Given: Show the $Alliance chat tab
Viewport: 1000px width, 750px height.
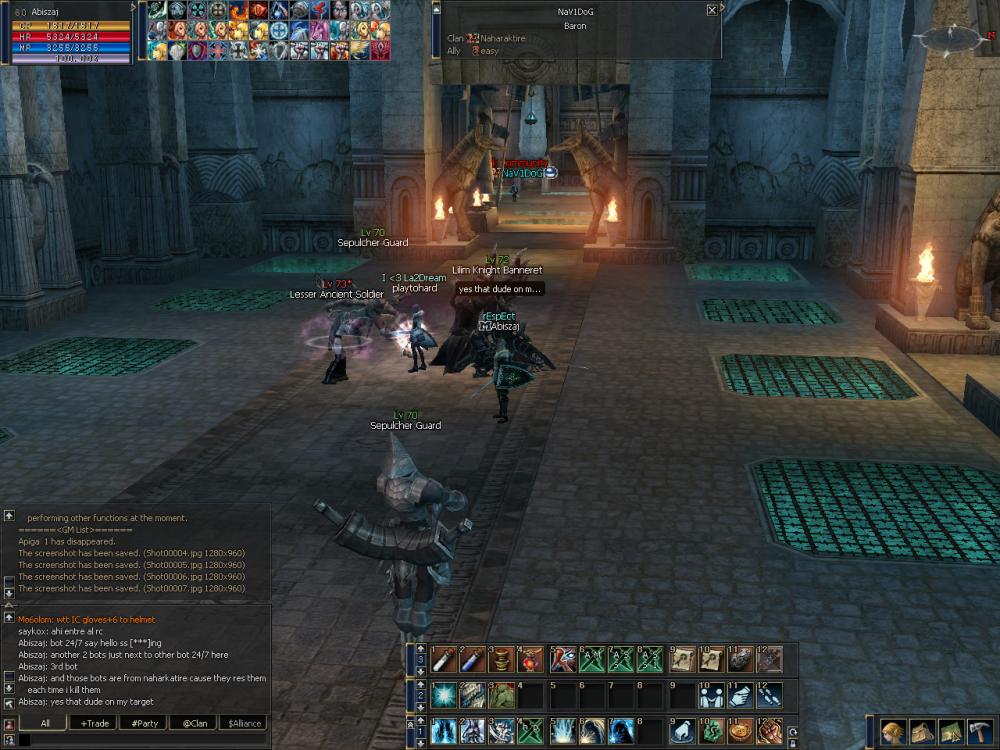Looking at the screenshot, I should point(243,722).
